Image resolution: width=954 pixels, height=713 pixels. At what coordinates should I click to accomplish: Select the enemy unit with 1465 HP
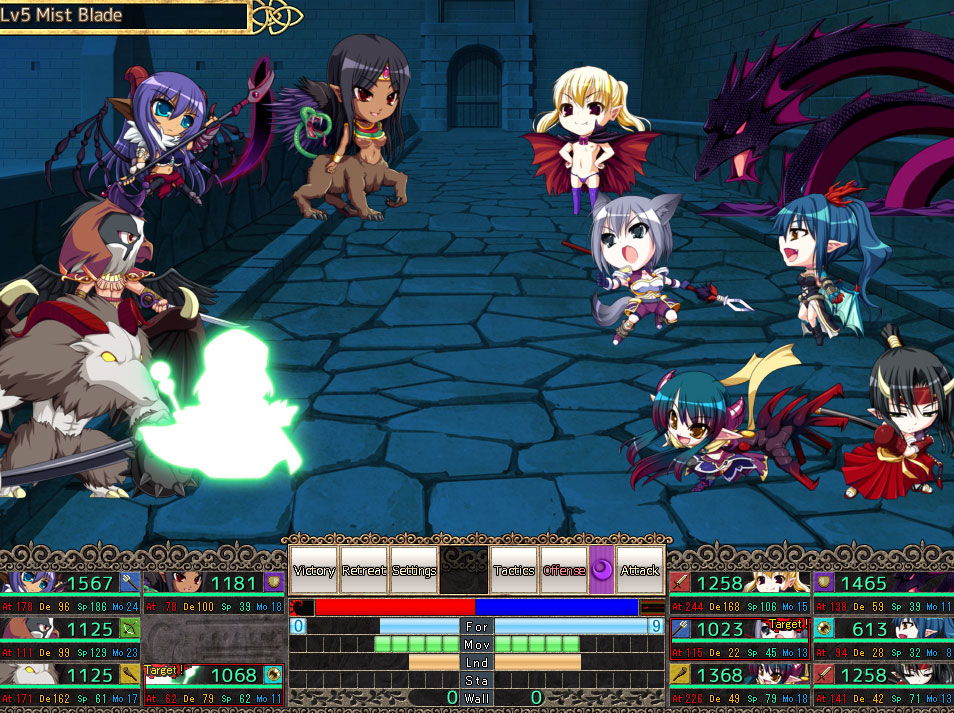click(883, 590)
